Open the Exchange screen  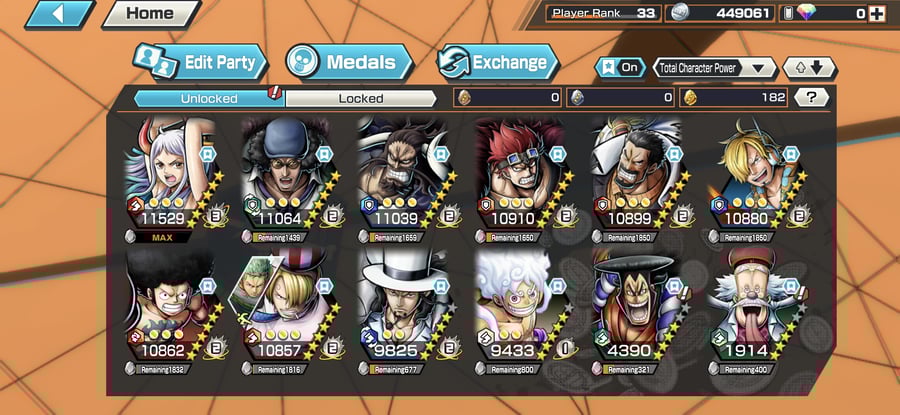pos(495,63)
